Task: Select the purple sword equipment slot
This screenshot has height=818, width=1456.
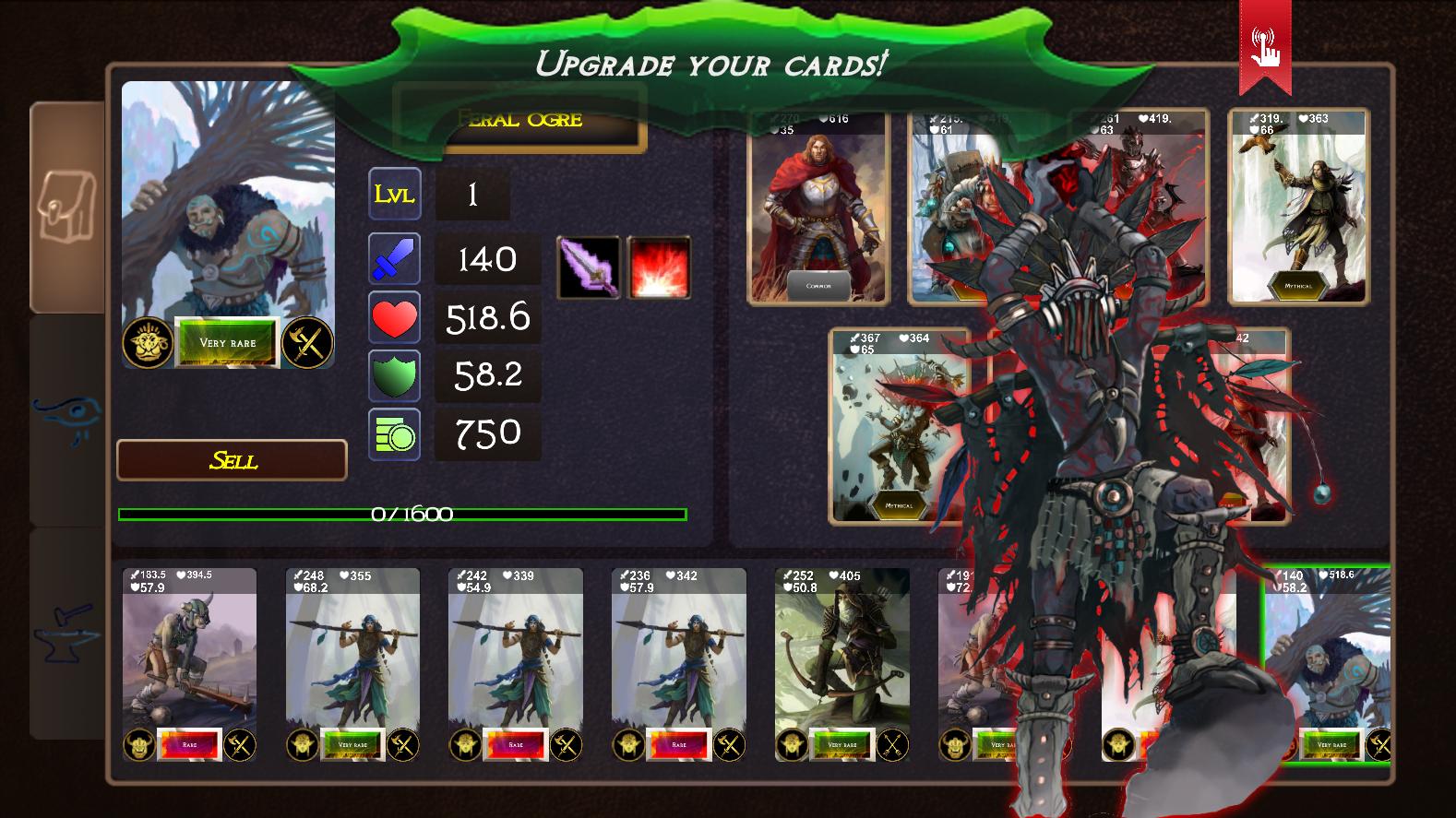Action: coord(588,268)
